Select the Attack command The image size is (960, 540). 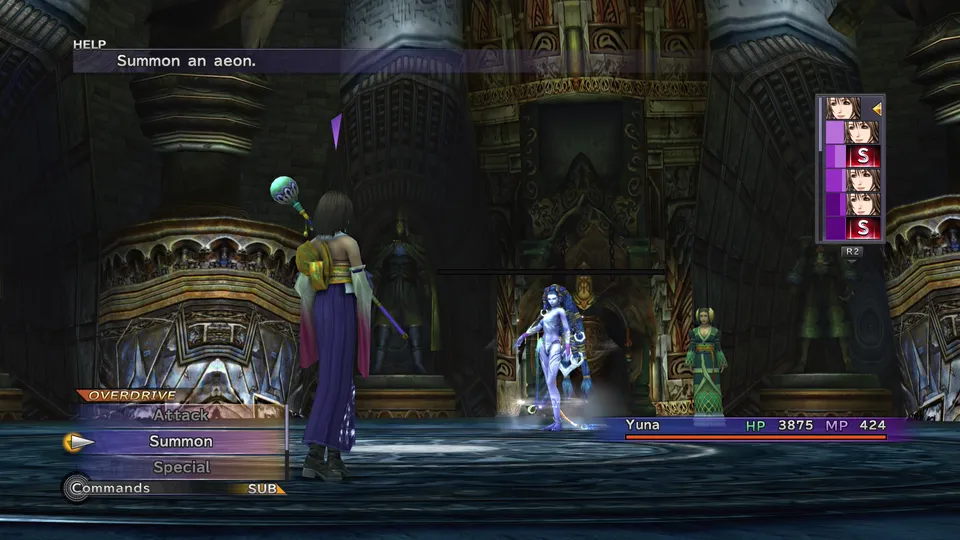[181, 415]
